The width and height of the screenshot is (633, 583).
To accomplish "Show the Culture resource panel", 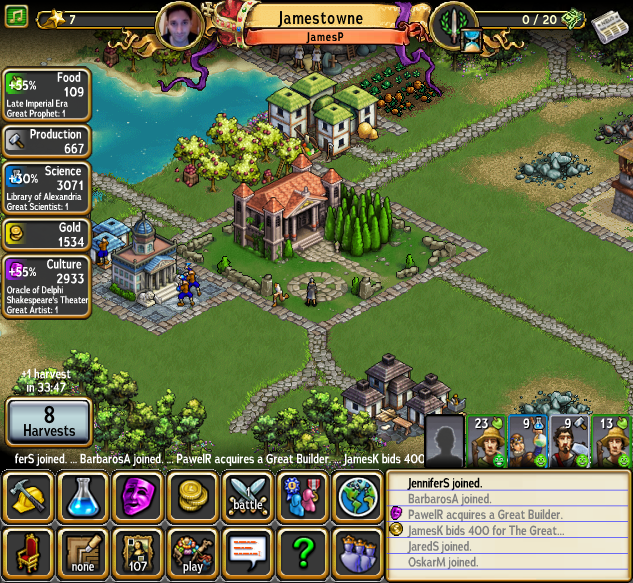I will (47, 286).
